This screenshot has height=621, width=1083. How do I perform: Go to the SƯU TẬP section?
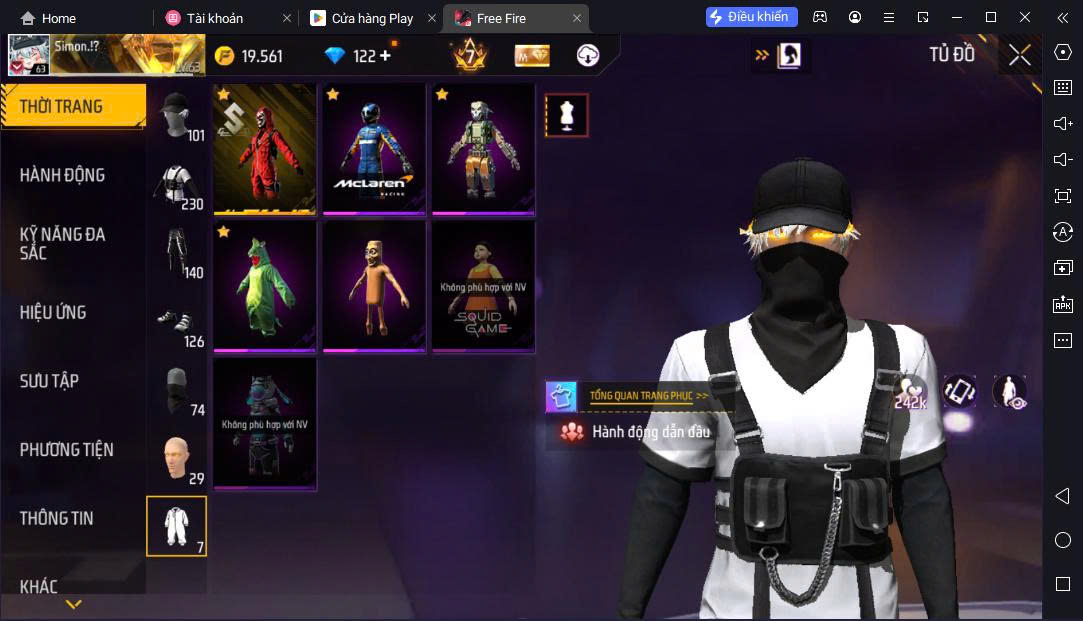click(x=49, y=381)
